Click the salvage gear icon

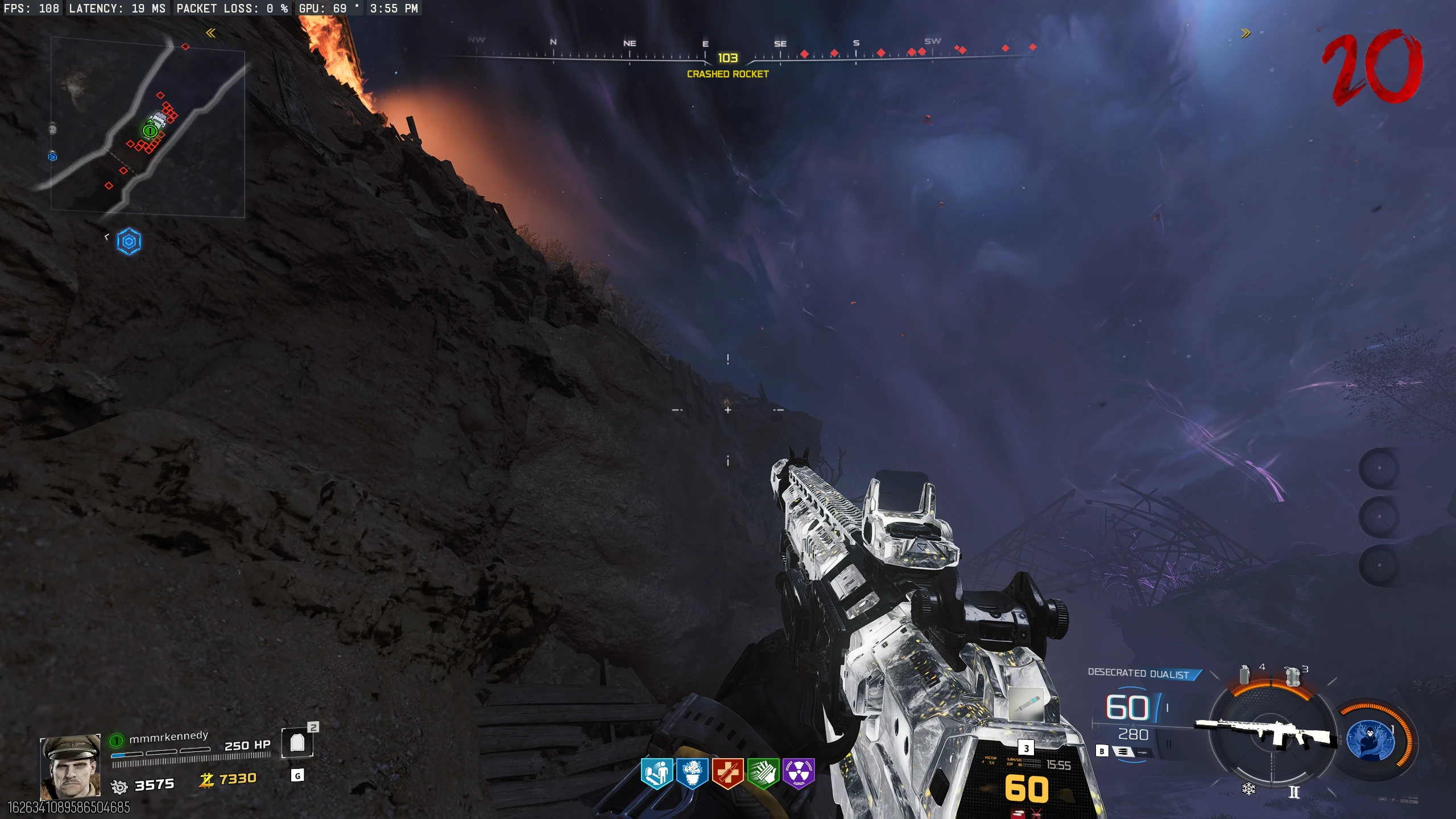(x=119, y=787)
